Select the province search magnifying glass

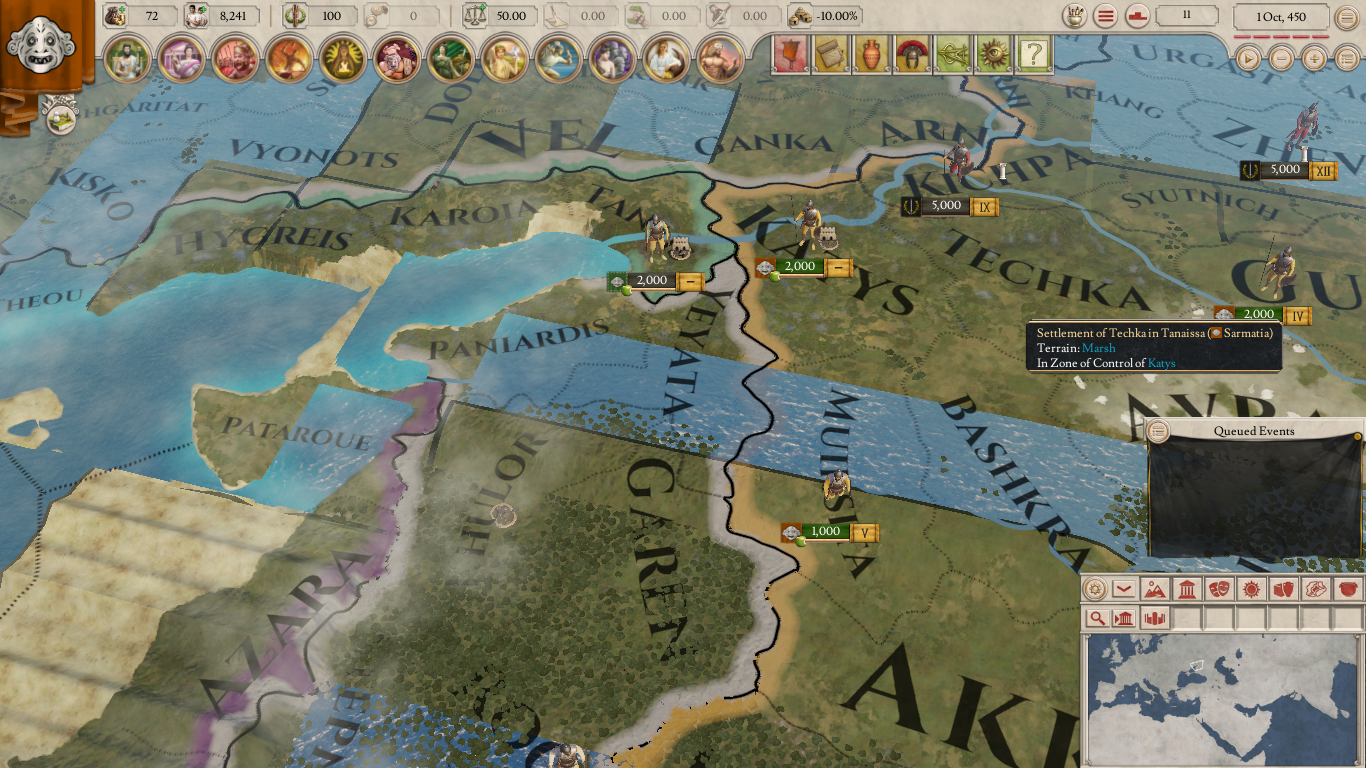(x=1099, y=618)
